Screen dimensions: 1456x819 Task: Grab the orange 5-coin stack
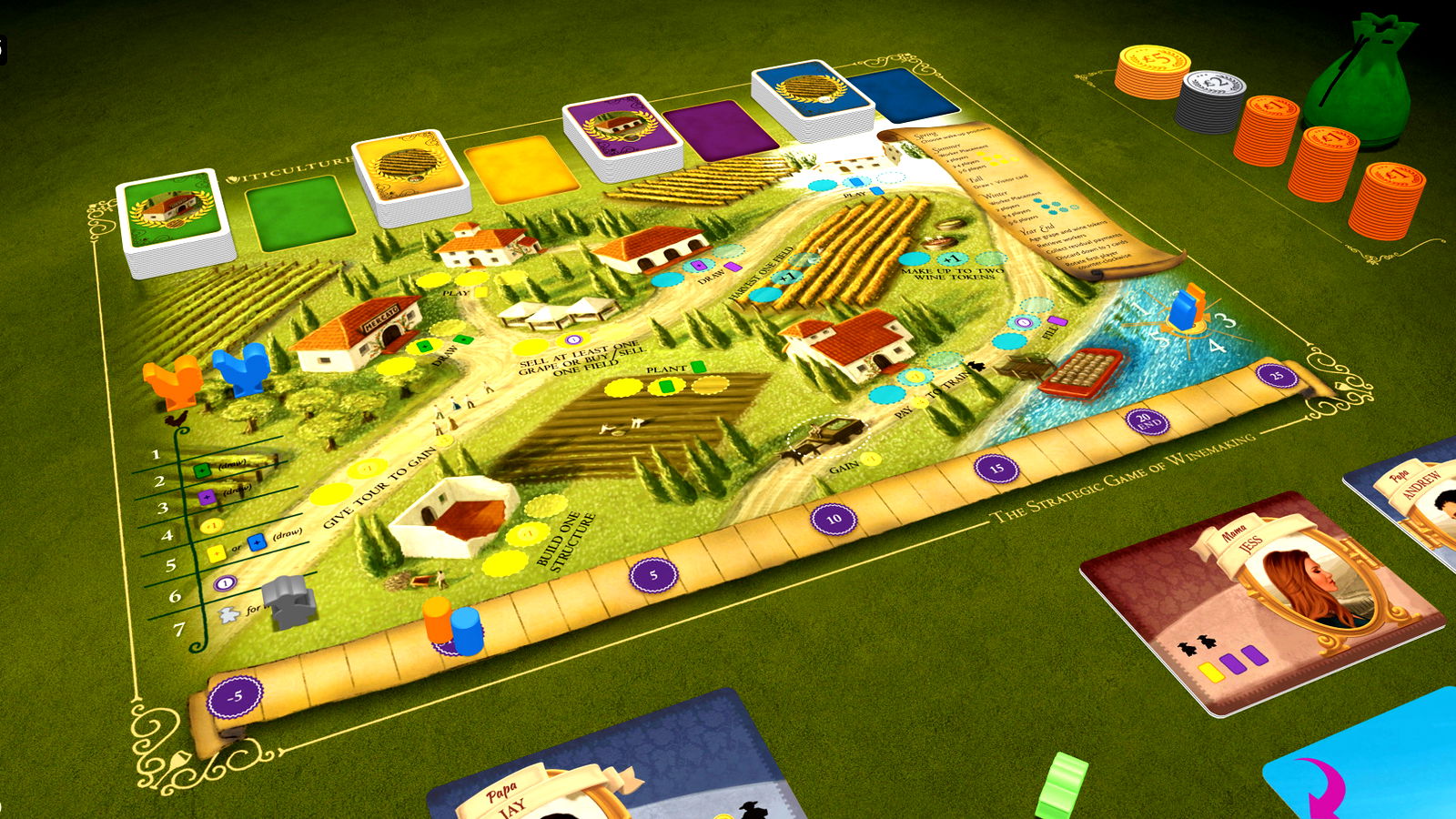click(x=1154, y=71)
